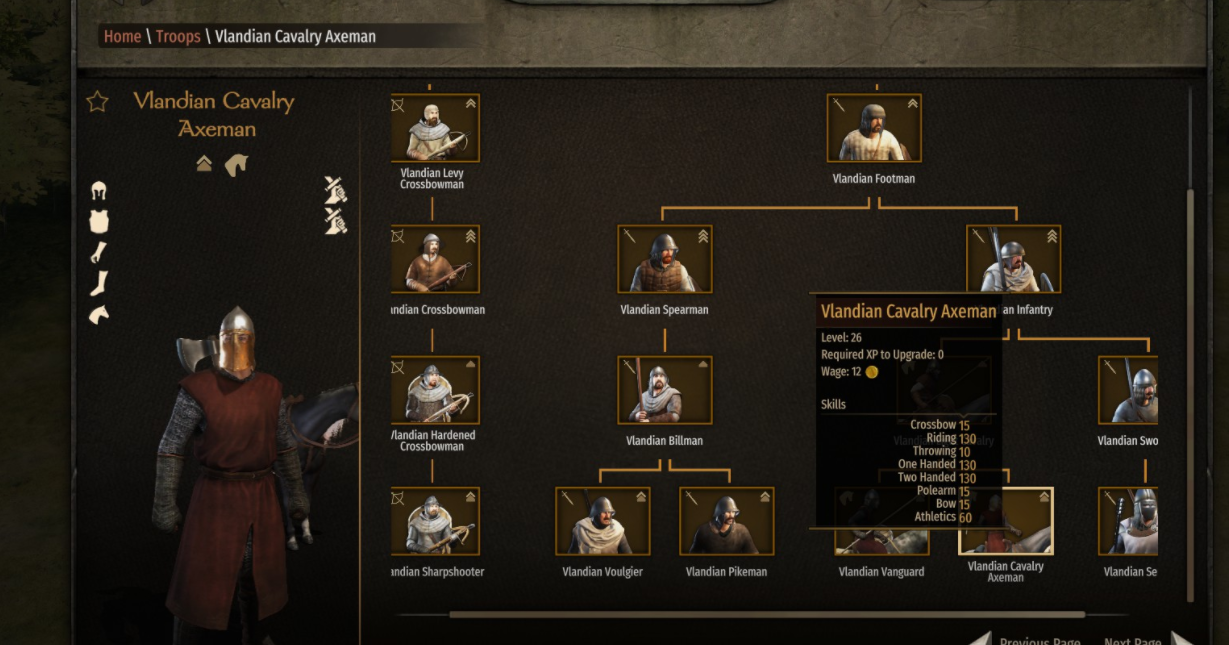Select the horse mount equipment icon

98,315
